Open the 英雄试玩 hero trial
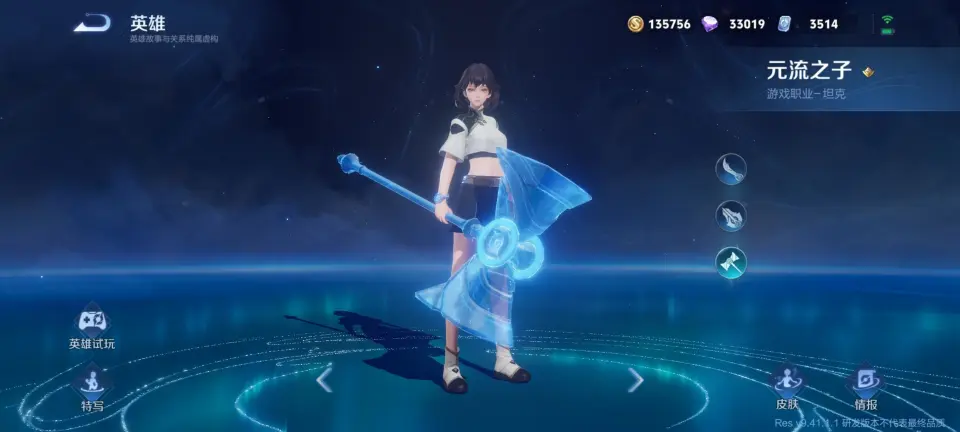960x432 pixels. pyautogui.click(x=92, y=323)
